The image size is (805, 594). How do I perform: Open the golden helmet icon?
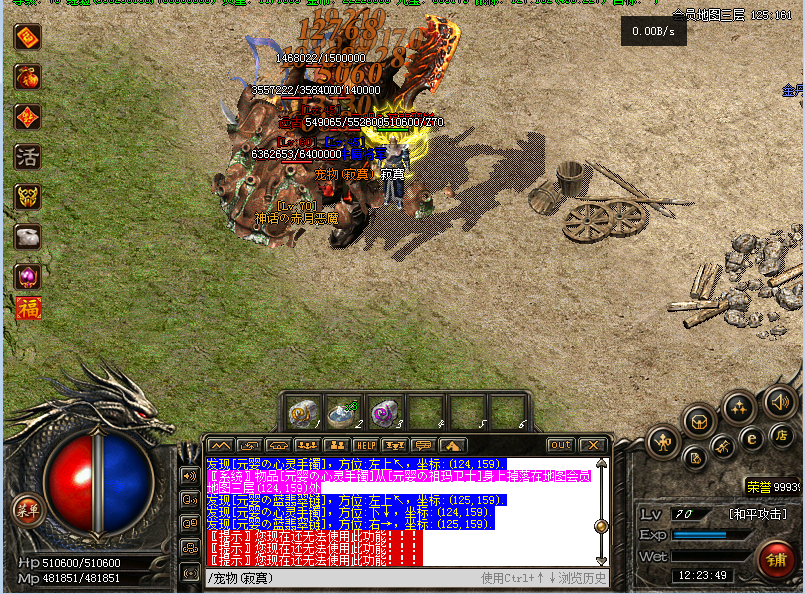[27, 197]
